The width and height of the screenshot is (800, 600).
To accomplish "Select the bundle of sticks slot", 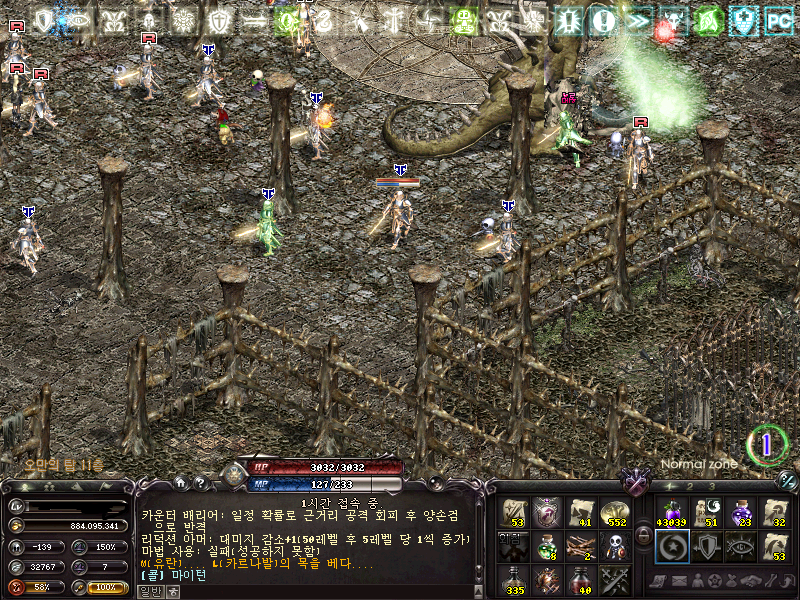I will (580, 545).
